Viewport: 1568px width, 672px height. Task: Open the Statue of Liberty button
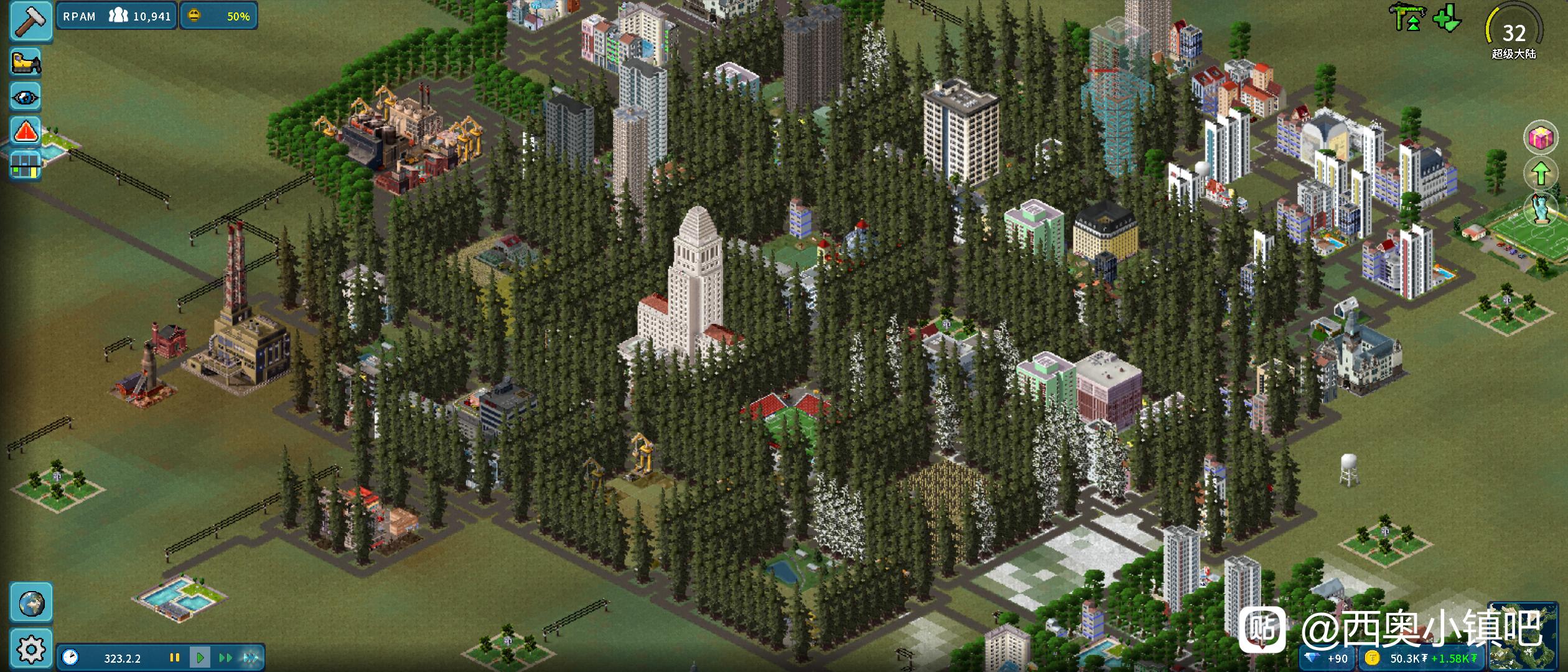(x=1542, y=208)
